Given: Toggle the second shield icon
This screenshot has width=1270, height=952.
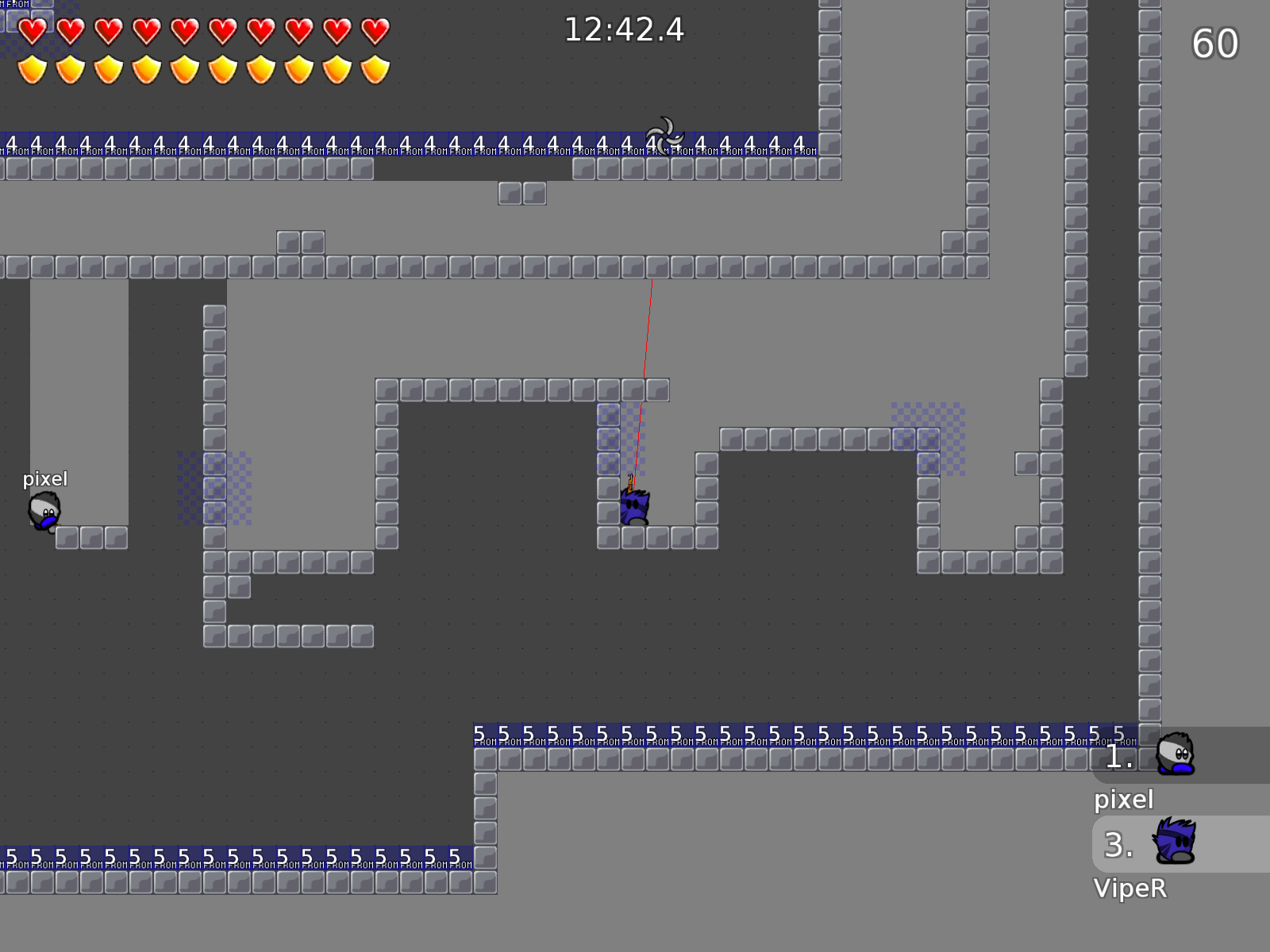Looking at the screenshot, I should click(71, 69).
